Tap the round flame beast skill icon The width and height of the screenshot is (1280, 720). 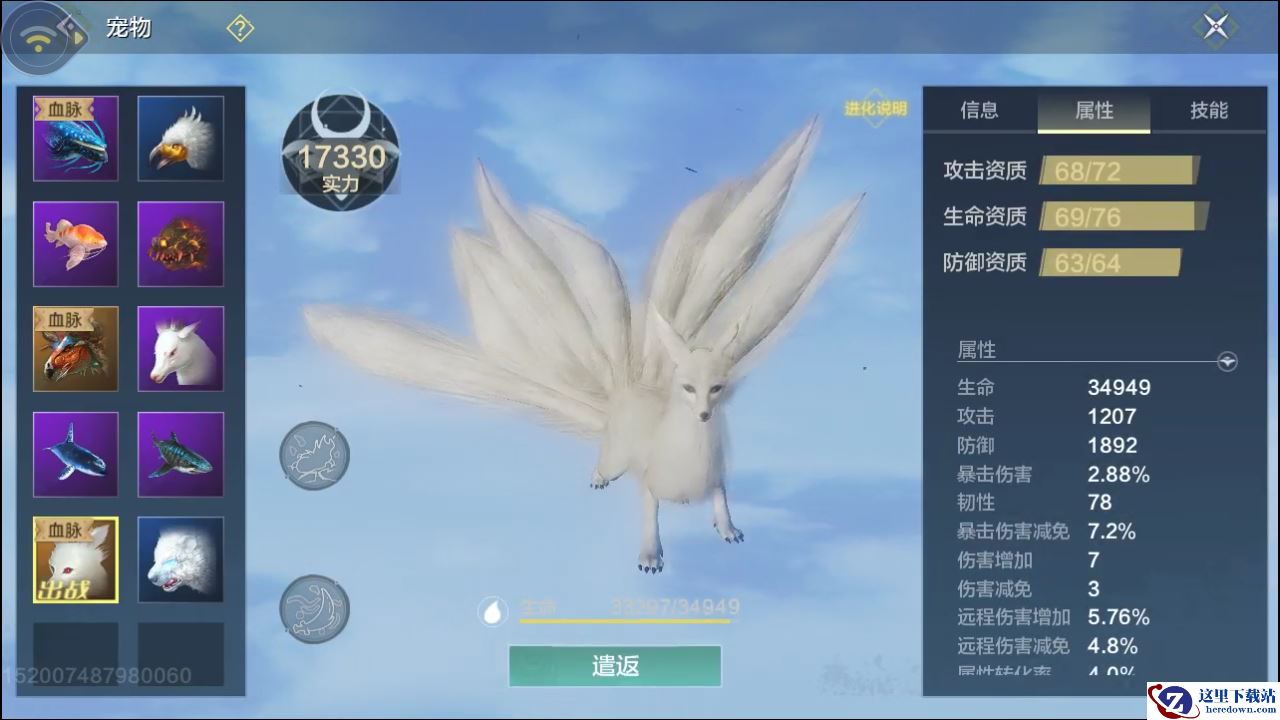point(314,456)
